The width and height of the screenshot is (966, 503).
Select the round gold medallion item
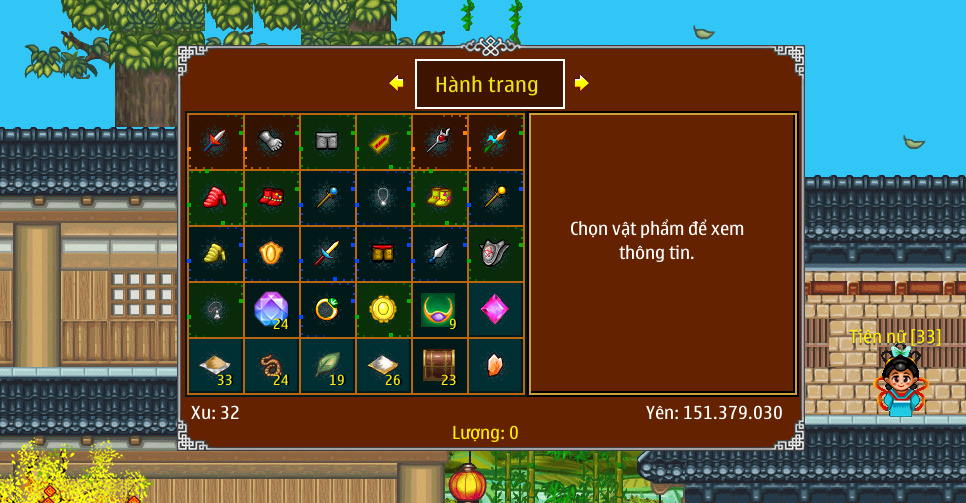click(x=383, y=310)
